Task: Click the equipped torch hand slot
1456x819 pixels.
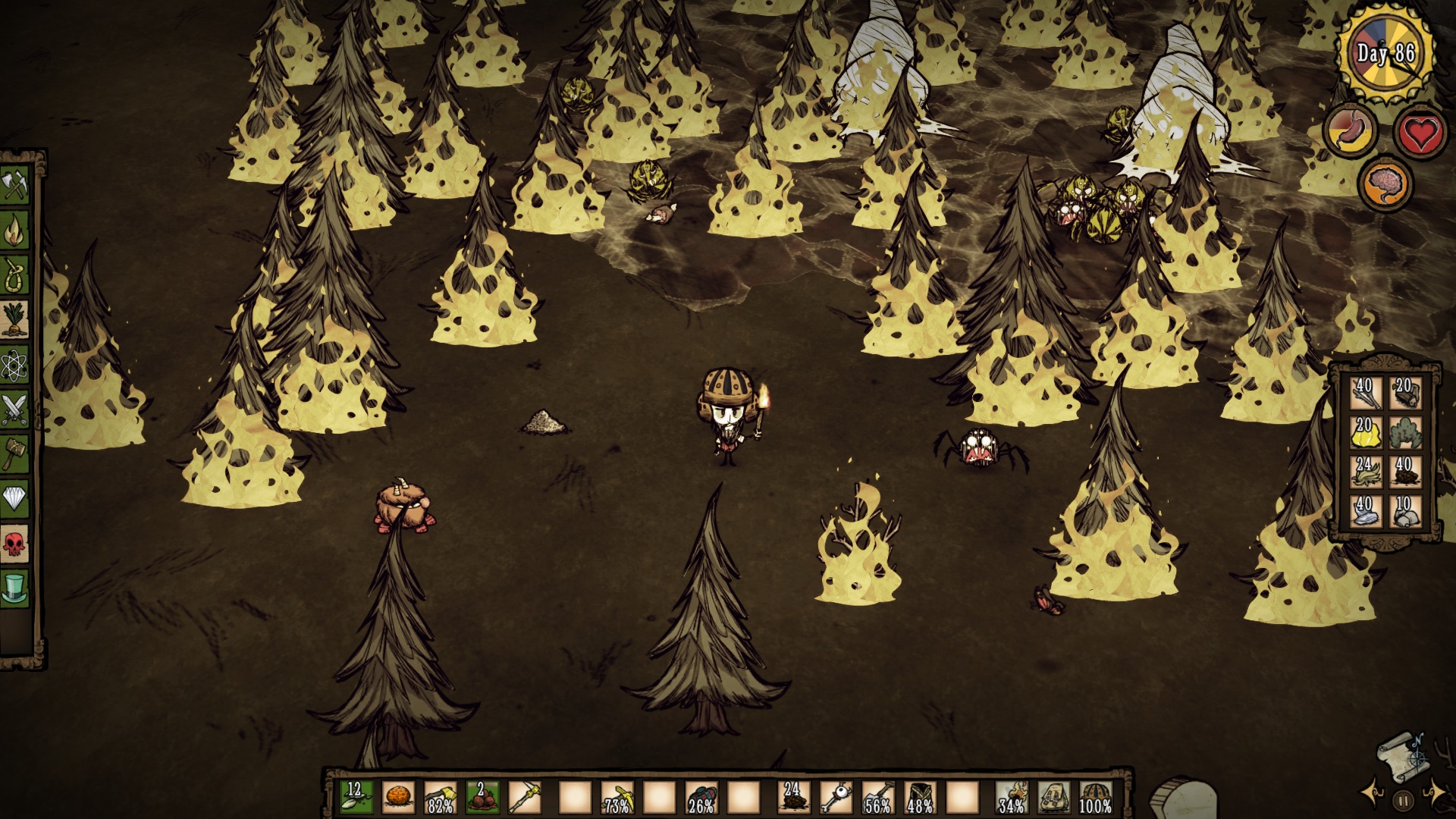Action: [1011, 798]
